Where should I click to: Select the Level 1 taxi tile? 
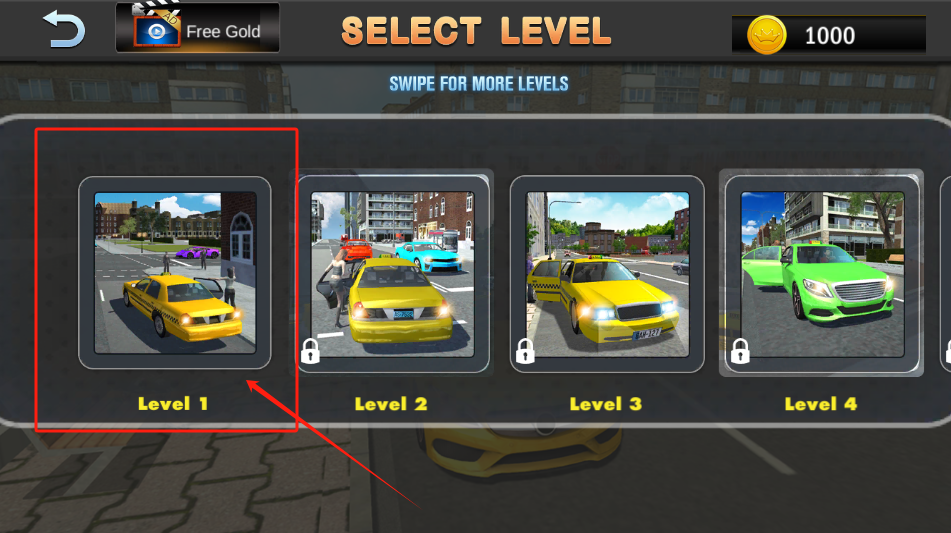tap(175, 273)
